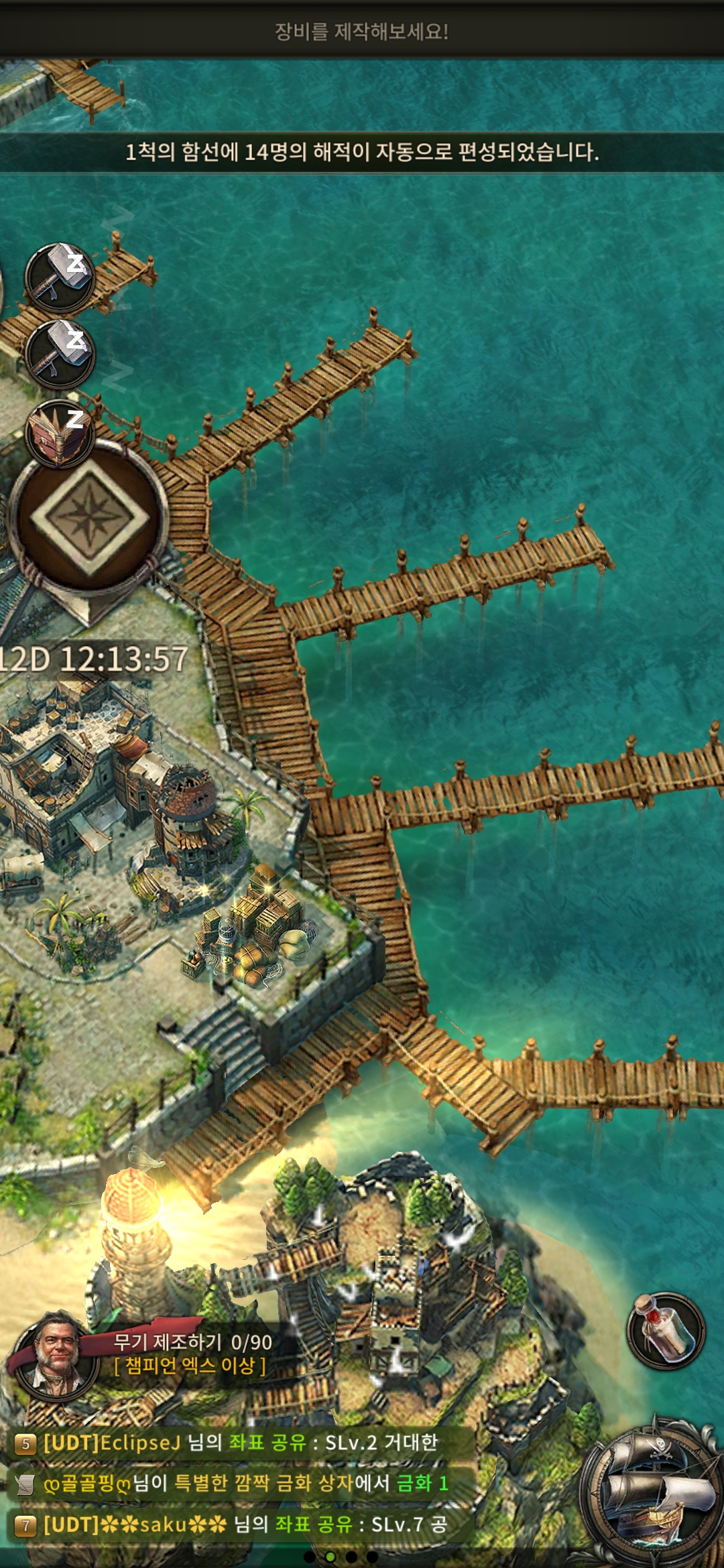
Task: Open EclipseJ's coordinate share chat message
Action: (240, 1443)
